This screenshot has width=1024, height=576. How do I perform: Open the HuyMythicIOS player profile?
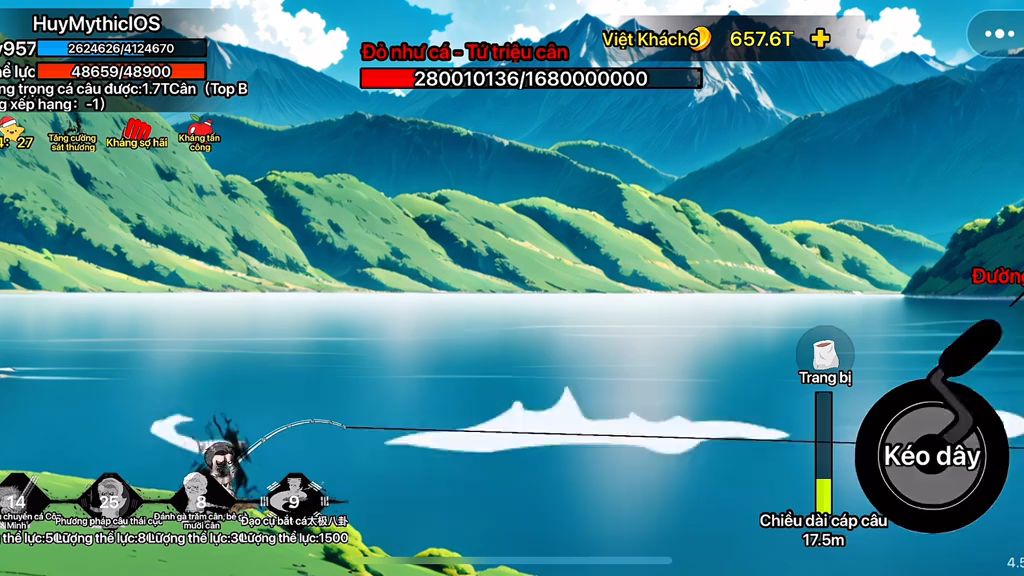point(97,23)
